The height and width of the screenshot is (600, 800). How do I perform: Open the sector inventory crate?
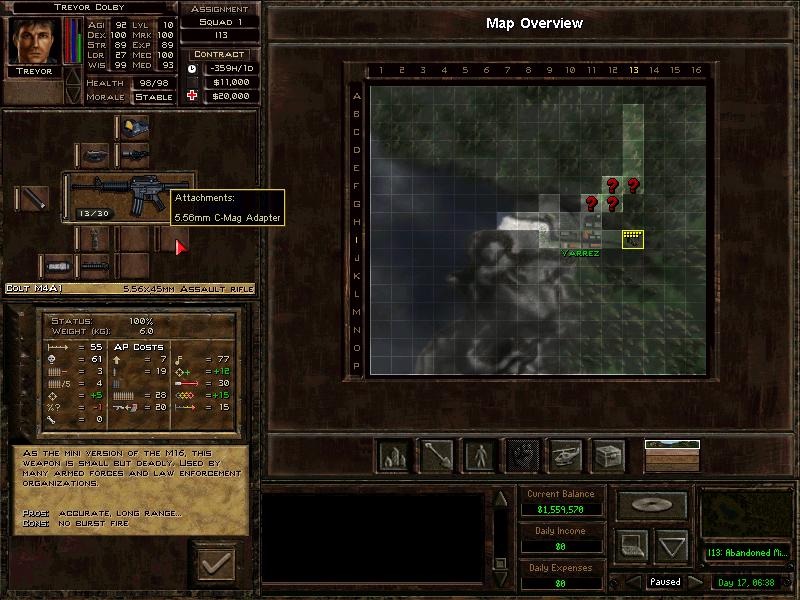click(608, 456)
